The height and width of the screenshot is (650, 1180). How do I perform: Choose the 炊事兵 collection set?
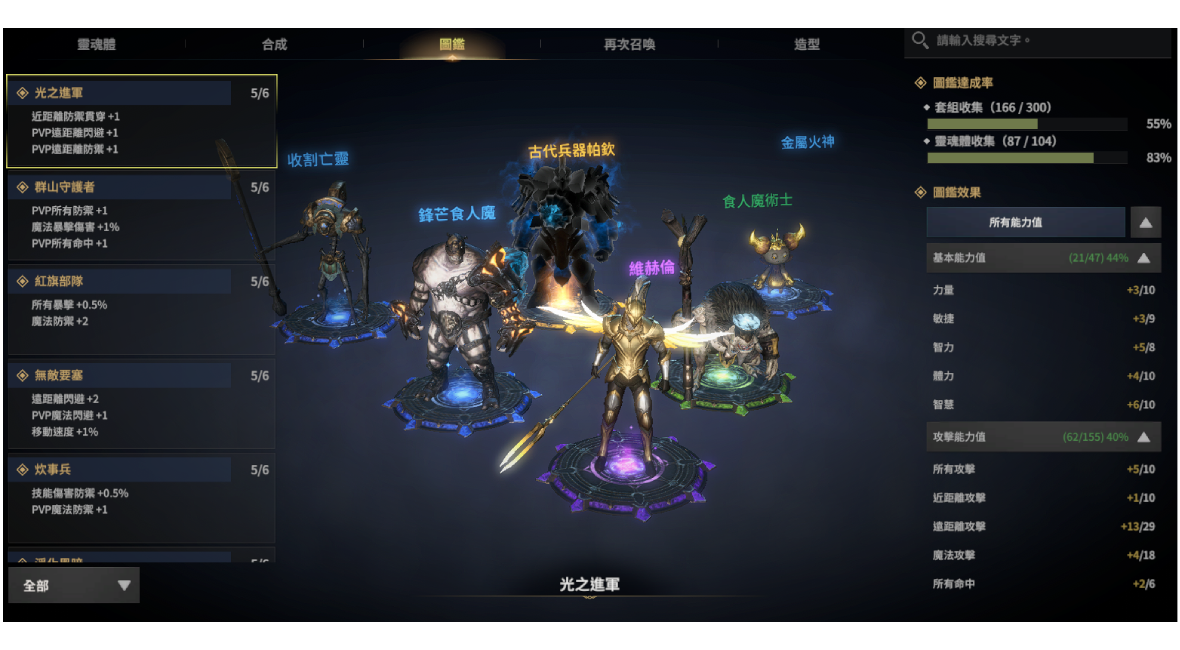141,497
